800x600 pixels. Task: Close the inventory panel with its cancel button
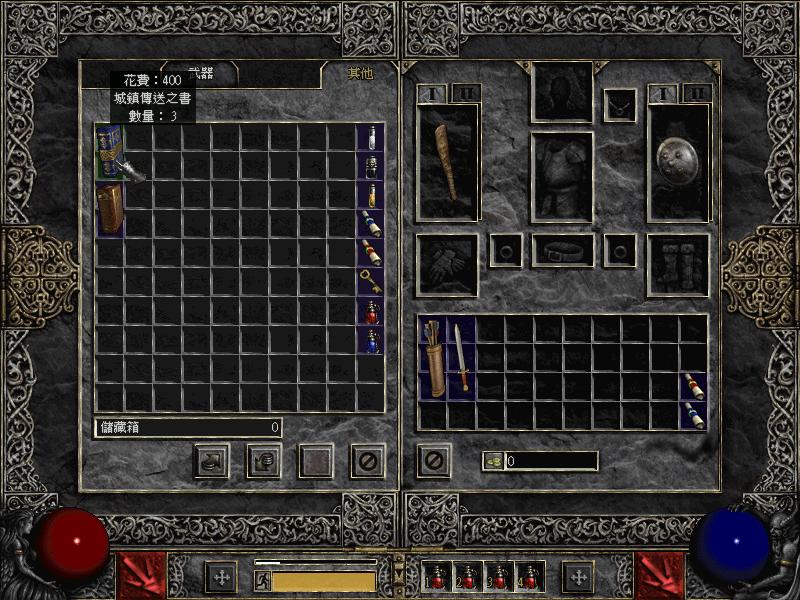434,461
